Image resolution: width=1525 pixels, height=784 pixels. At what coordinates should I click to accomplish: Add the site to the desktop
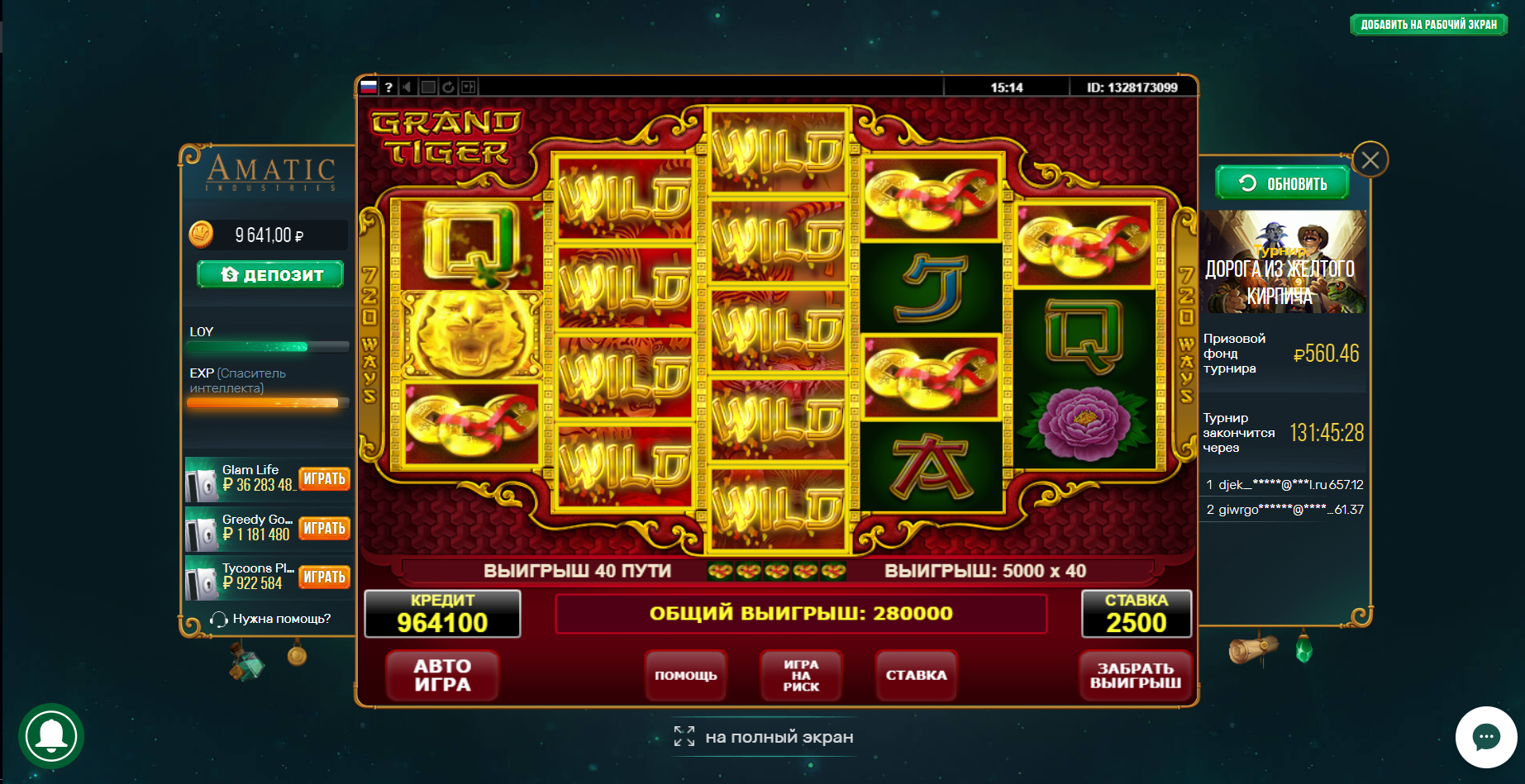[x=1428, y=25]
